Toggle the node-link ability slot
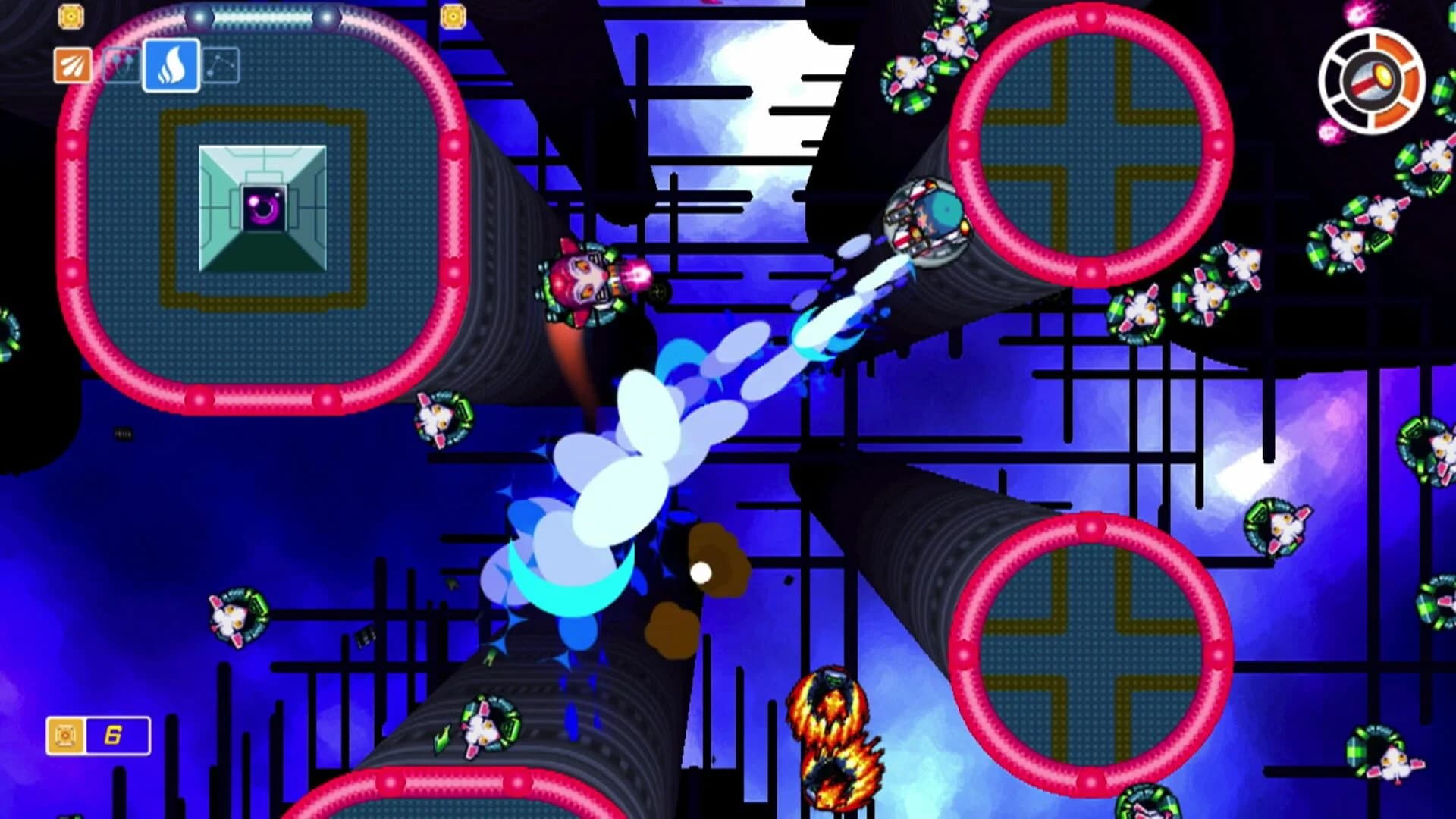The width and height of the screenshot is (1456, 819). 222,65
